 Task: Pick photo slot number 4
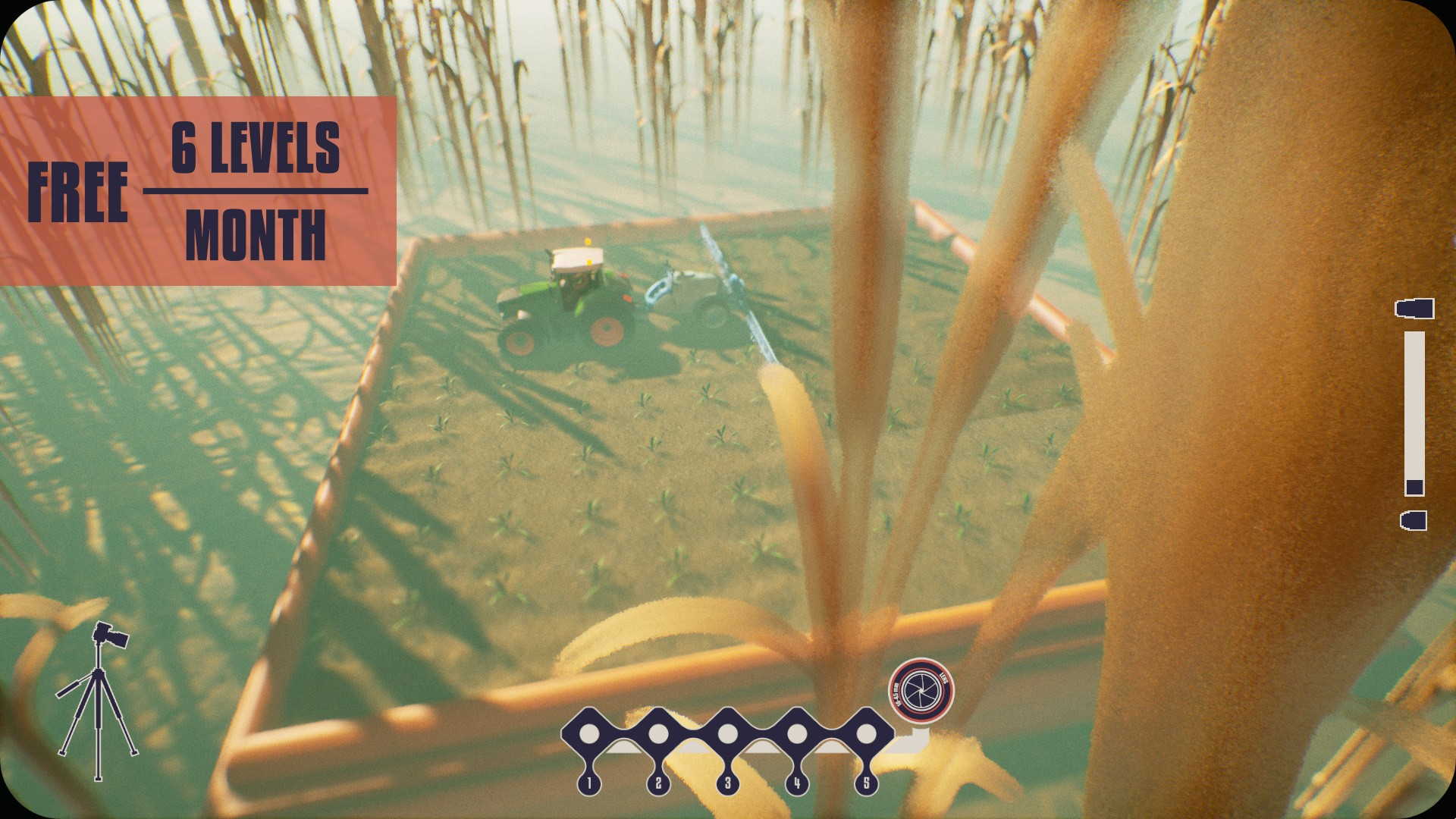click(796, 734)
